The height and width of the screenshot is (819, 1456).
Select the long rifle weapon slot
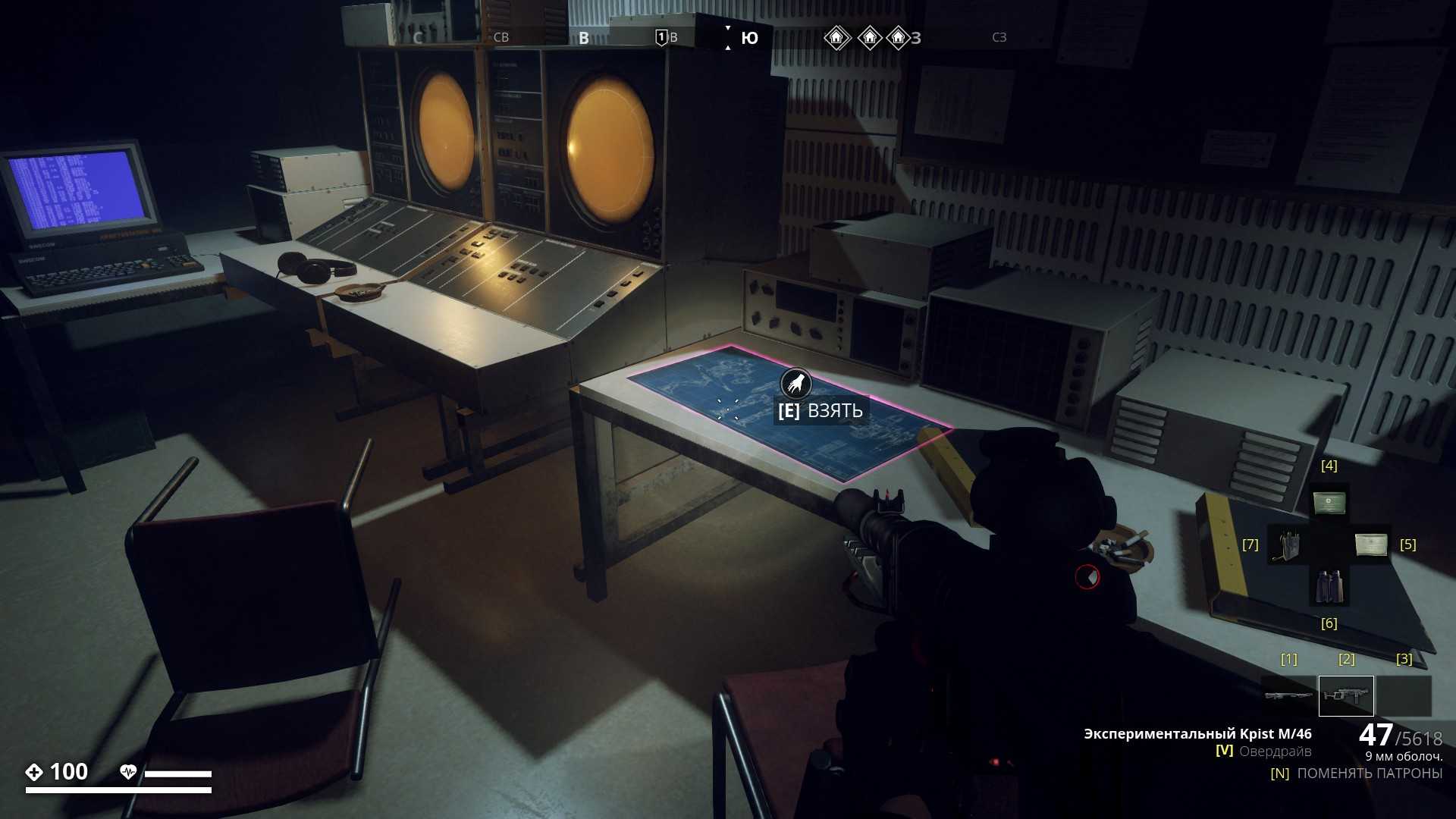(x=1288, y=695)
